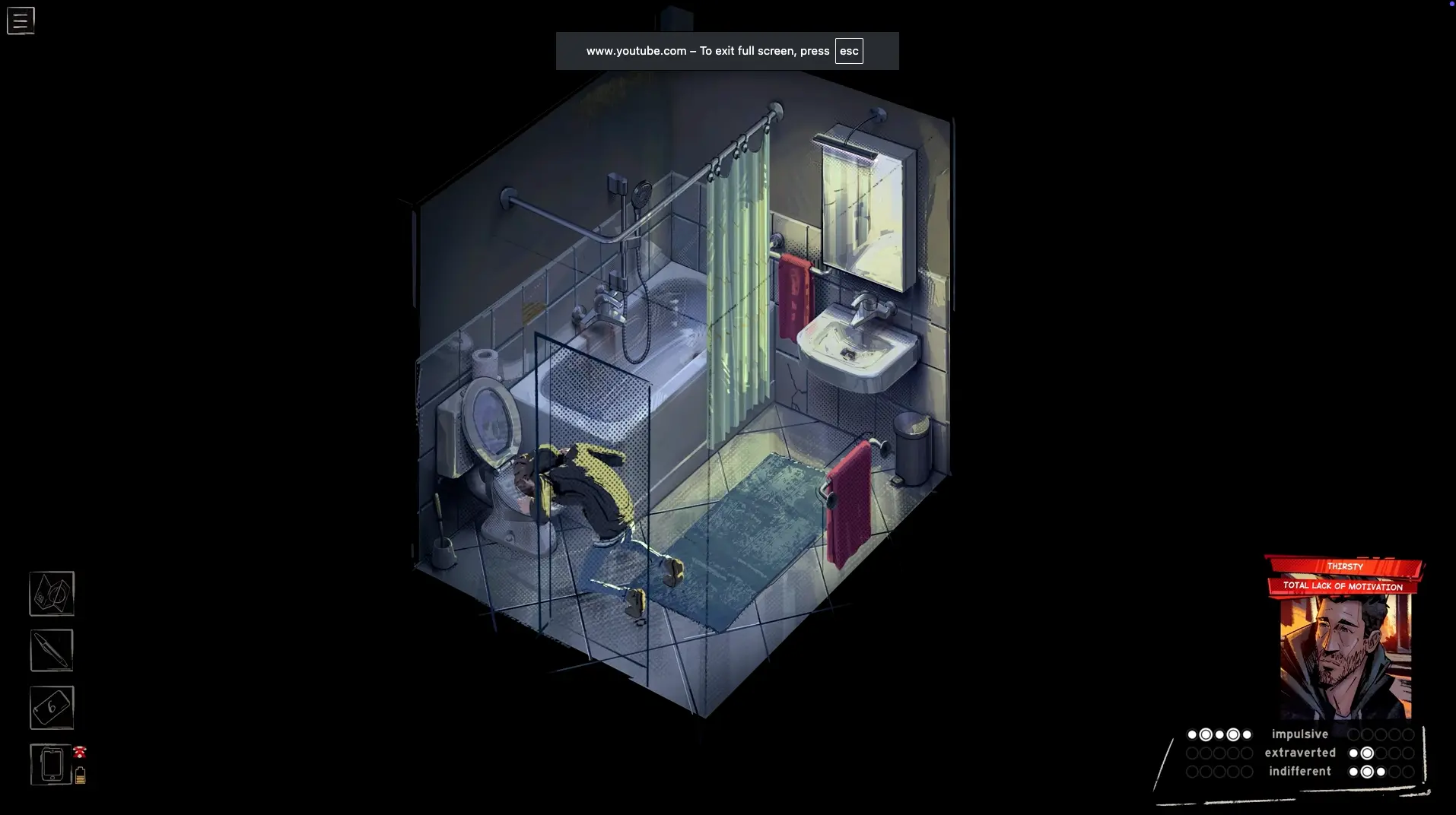This screenshot has height=815, width=1456.
Task: Select the pen icon
Action: click(x=52, y=650)
